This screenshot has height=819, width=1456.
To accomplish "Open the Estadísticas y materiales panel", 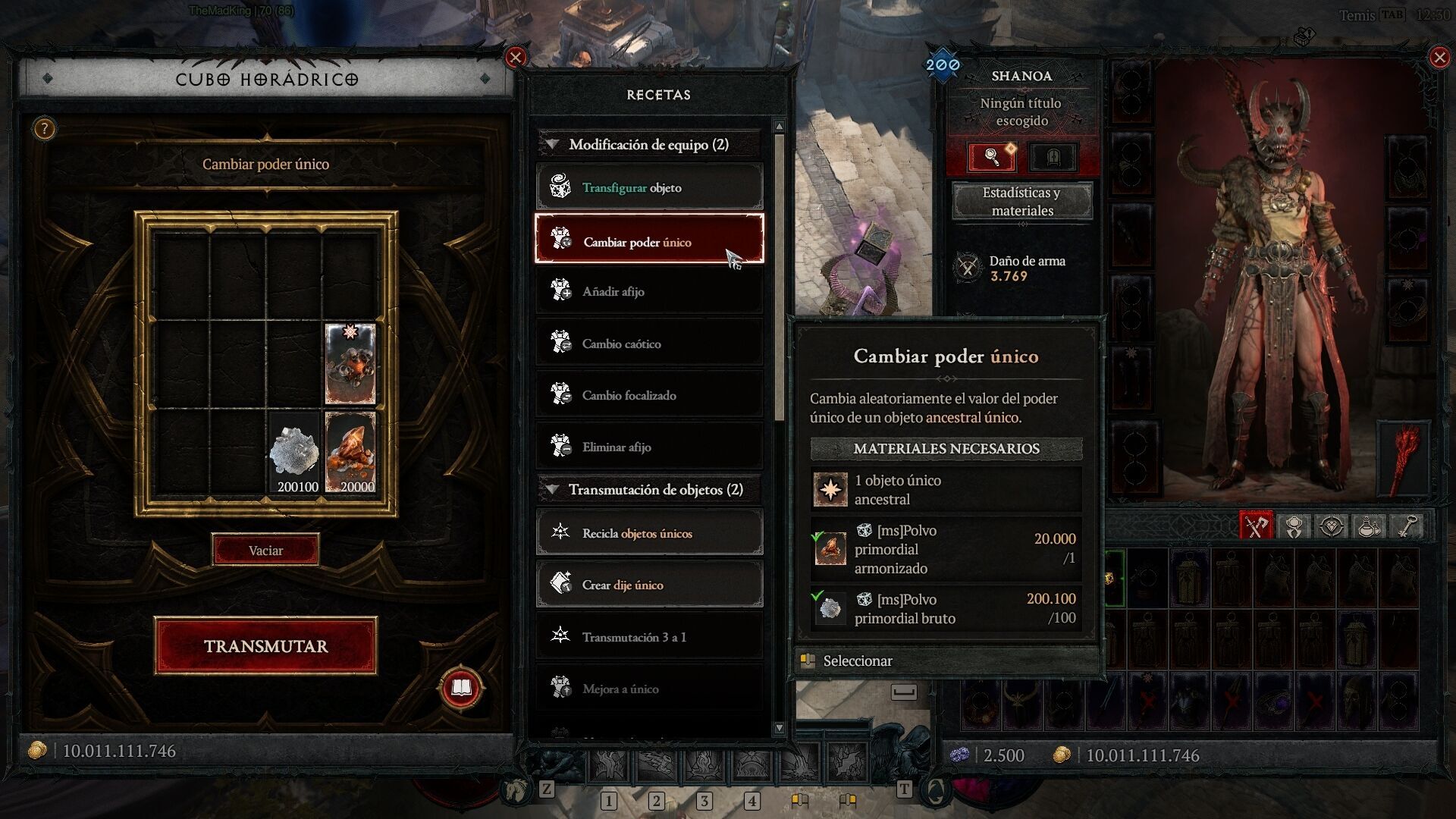I will [x=1021, y=202].
